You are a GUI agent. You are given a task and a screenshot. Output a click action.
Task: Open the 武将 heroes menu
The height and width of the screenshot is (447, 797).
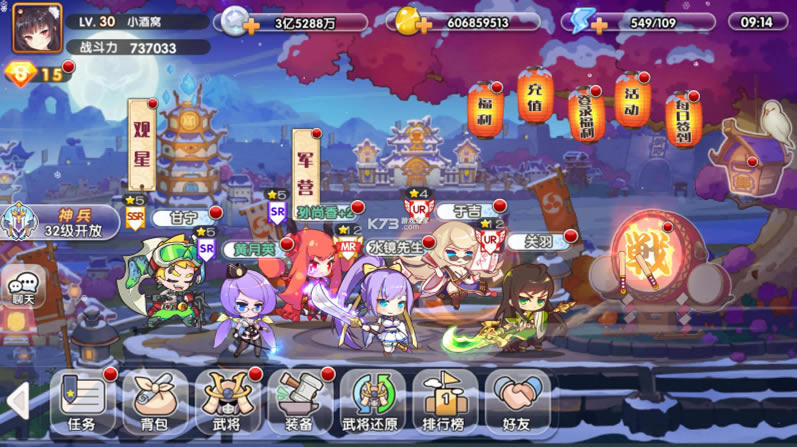[228, 402]
